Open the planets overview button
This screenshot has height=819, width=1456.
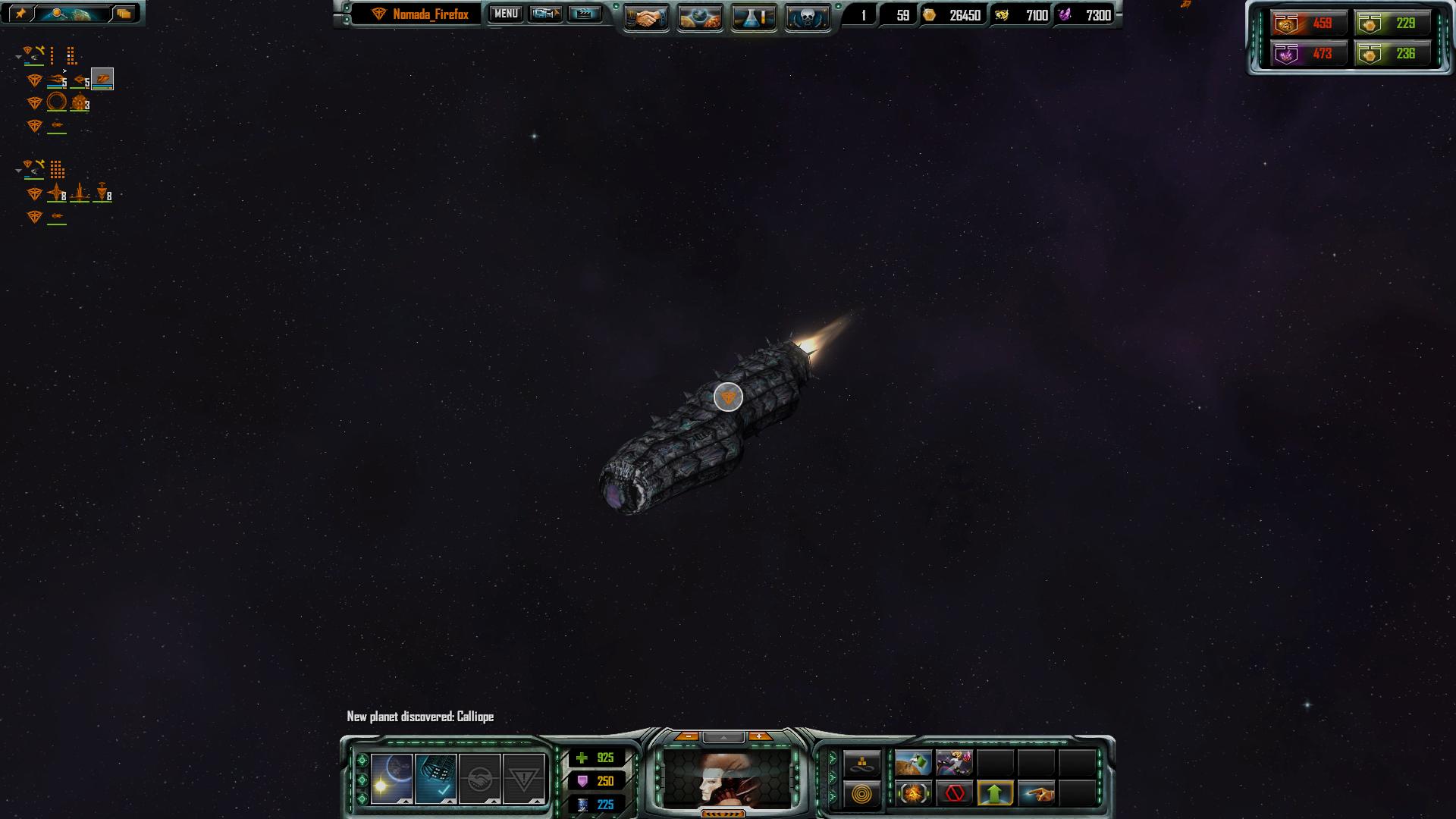click(700, 17)
